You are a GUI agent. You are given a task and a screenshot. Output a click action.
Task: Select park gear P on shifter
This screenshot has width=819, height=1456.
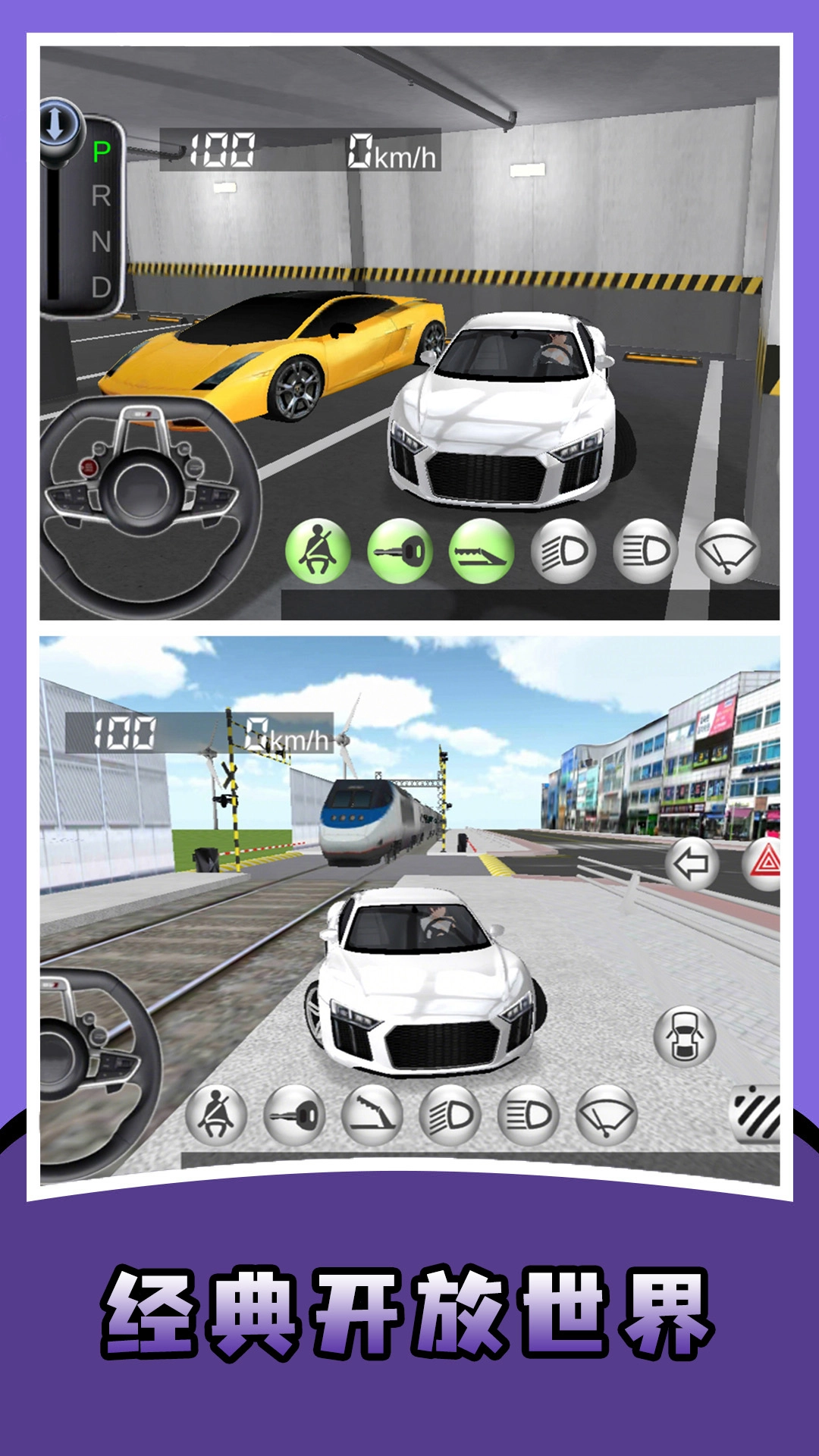101,152
